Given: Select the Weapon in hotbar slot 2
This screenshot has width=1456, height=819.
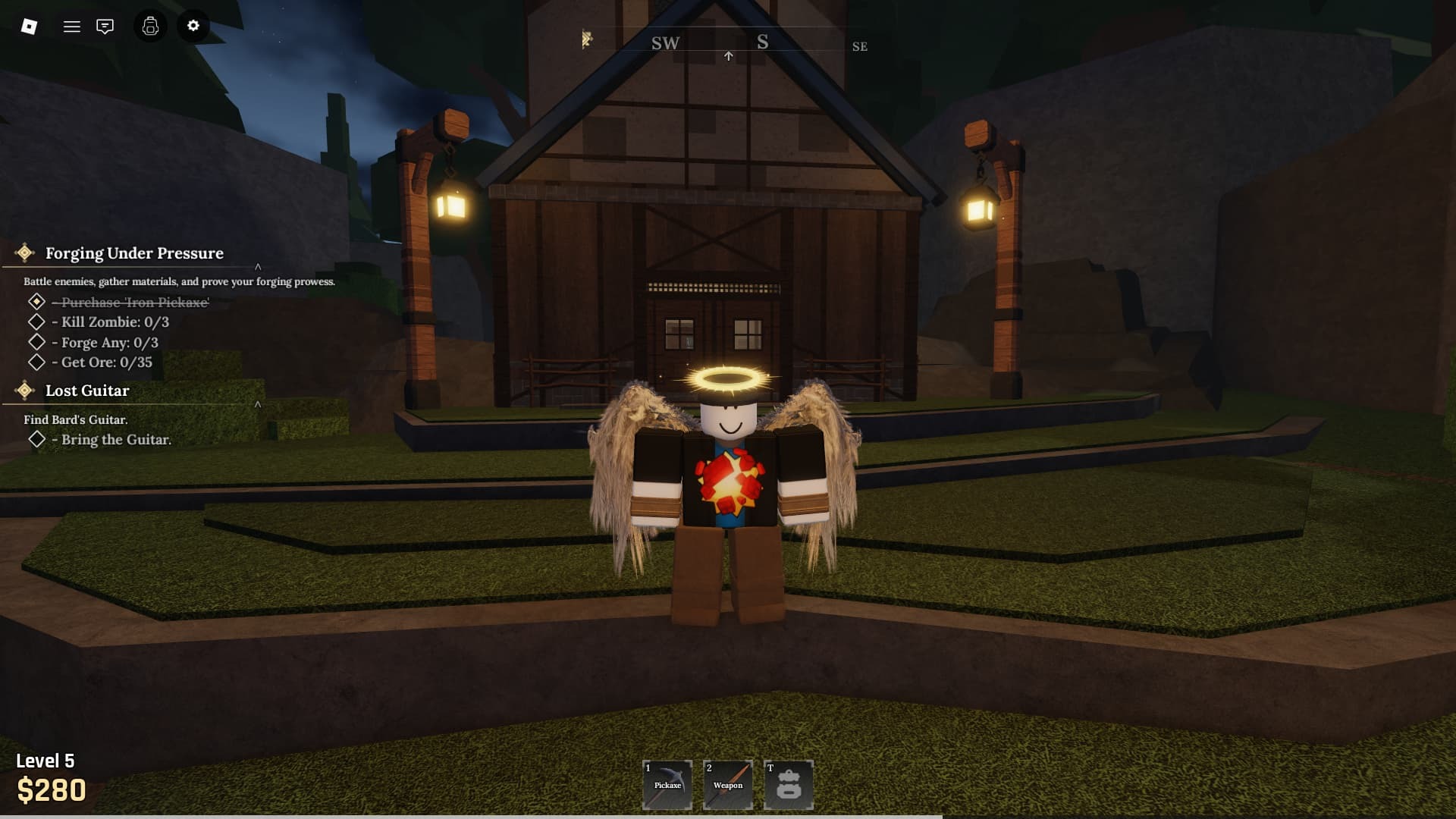Looking at the screenshot, I should 727,784.
